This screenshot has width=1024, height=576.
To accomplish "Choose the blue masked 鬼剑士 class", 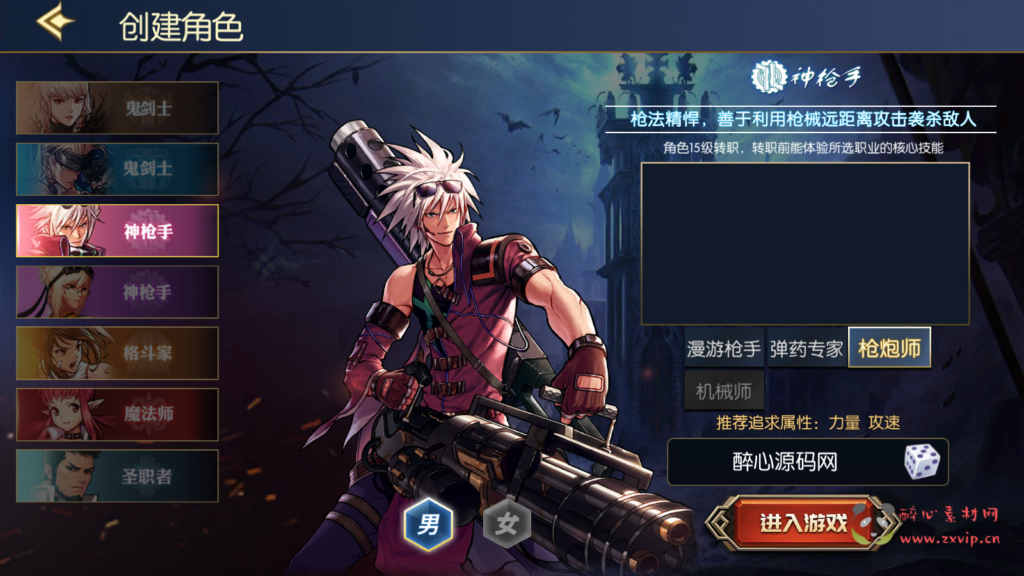I will pyautogui.click(x=117, y=169).
